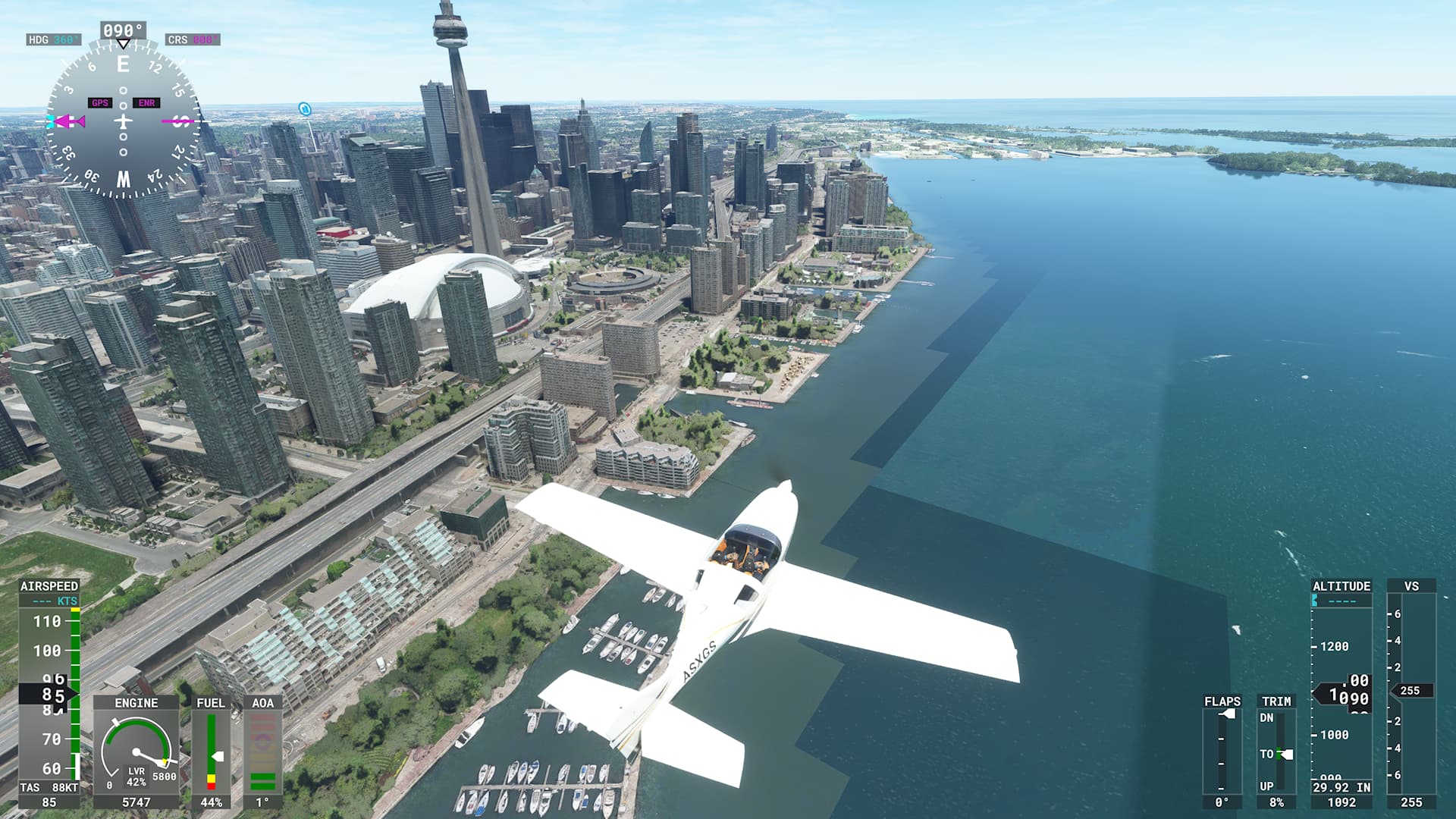
Task: Select the trim position indicator
Action: pyautogui.click(x=1276, y=751)
